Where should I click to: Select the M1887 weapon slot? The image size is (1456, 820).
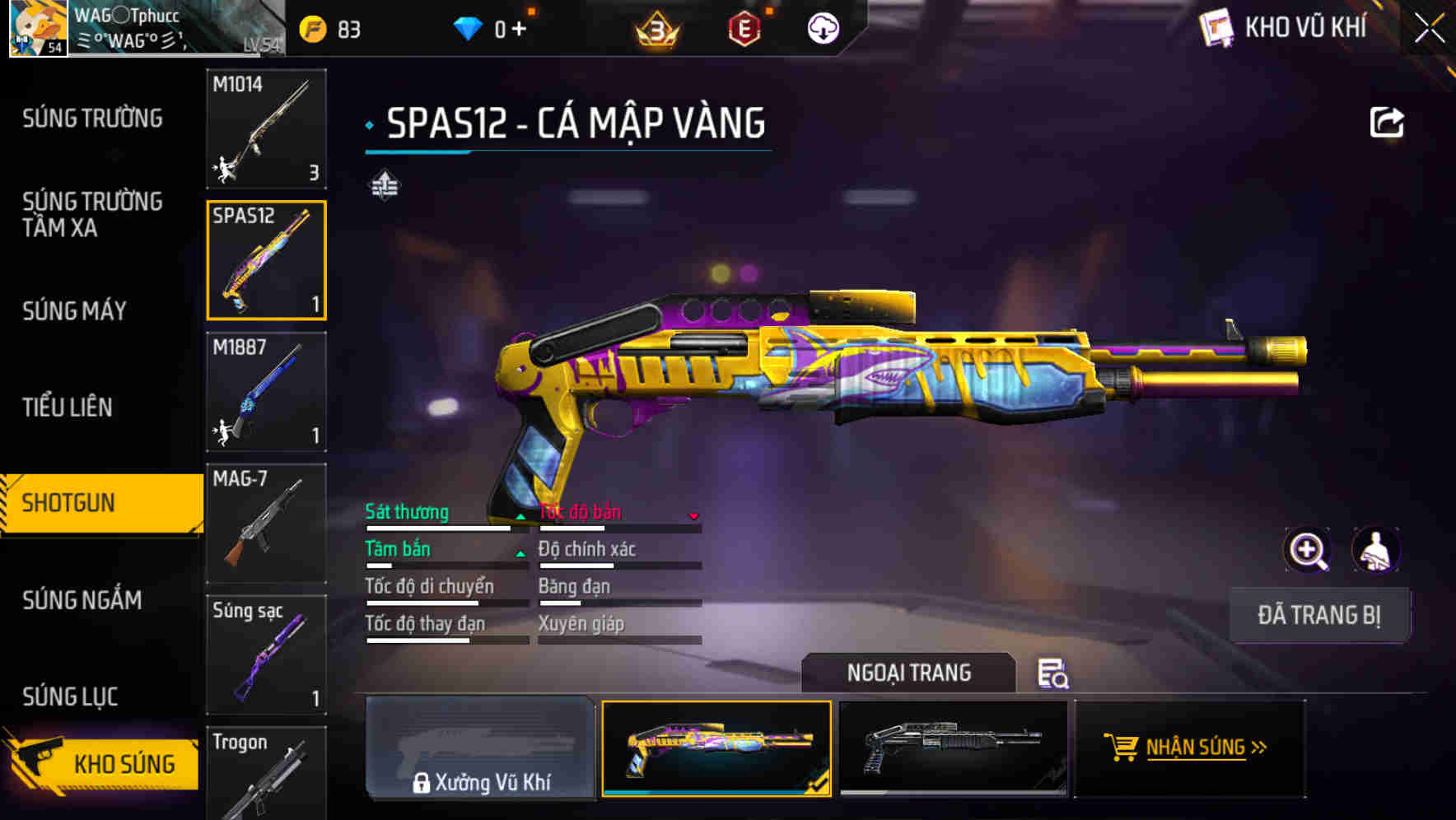click(266, 392)
